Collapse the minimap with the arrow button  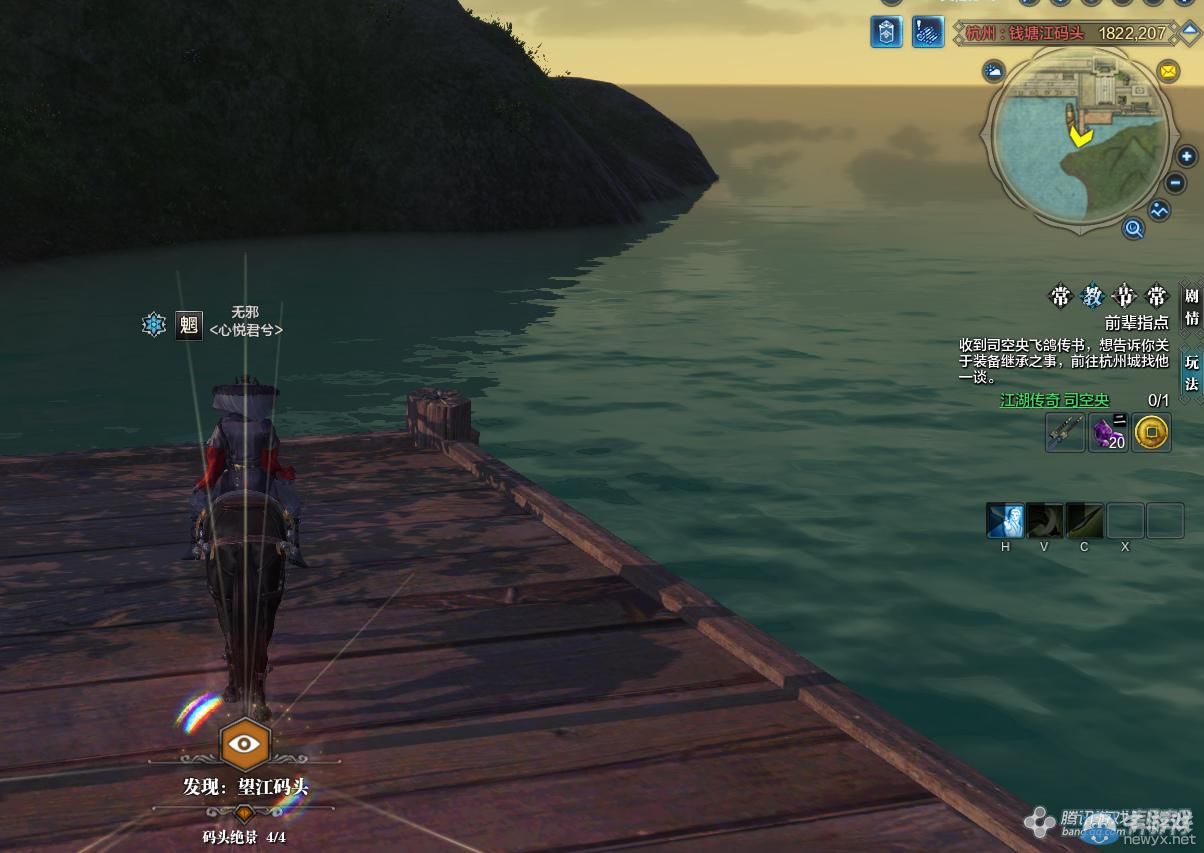pos(1190,31)
